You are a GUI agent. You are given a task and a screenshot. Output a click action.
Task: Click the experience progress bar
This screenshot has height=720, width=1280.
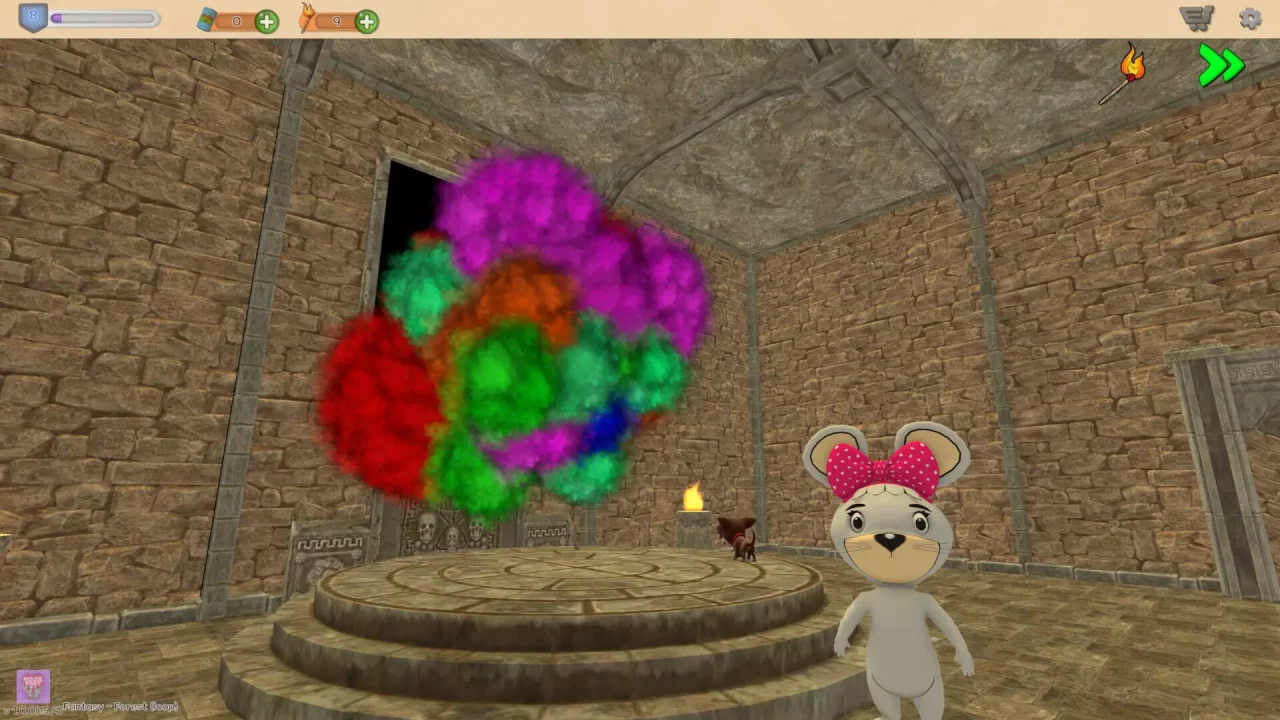(105, 18)
